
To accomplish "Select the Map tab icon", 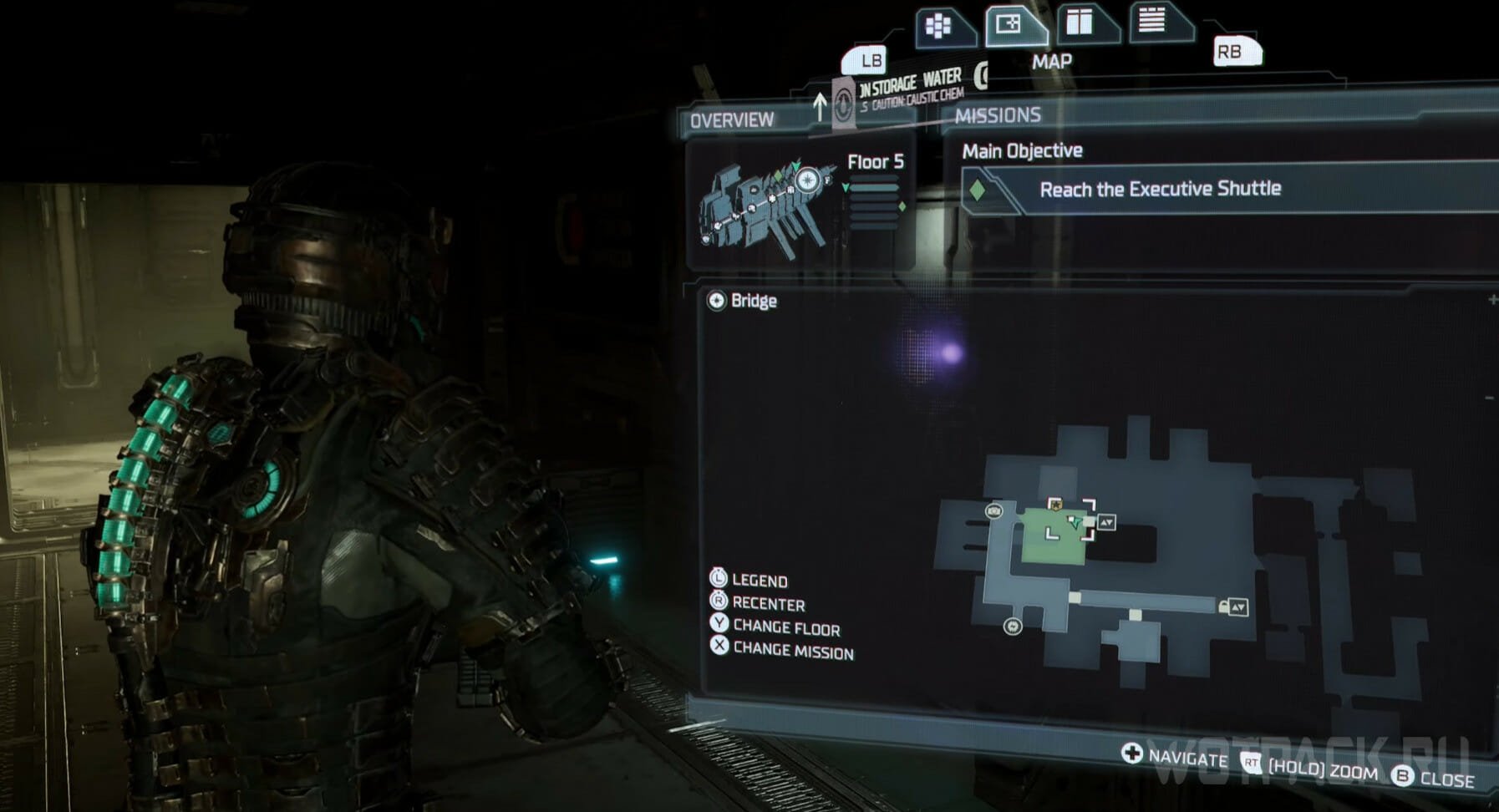I will pos(1009,24).
